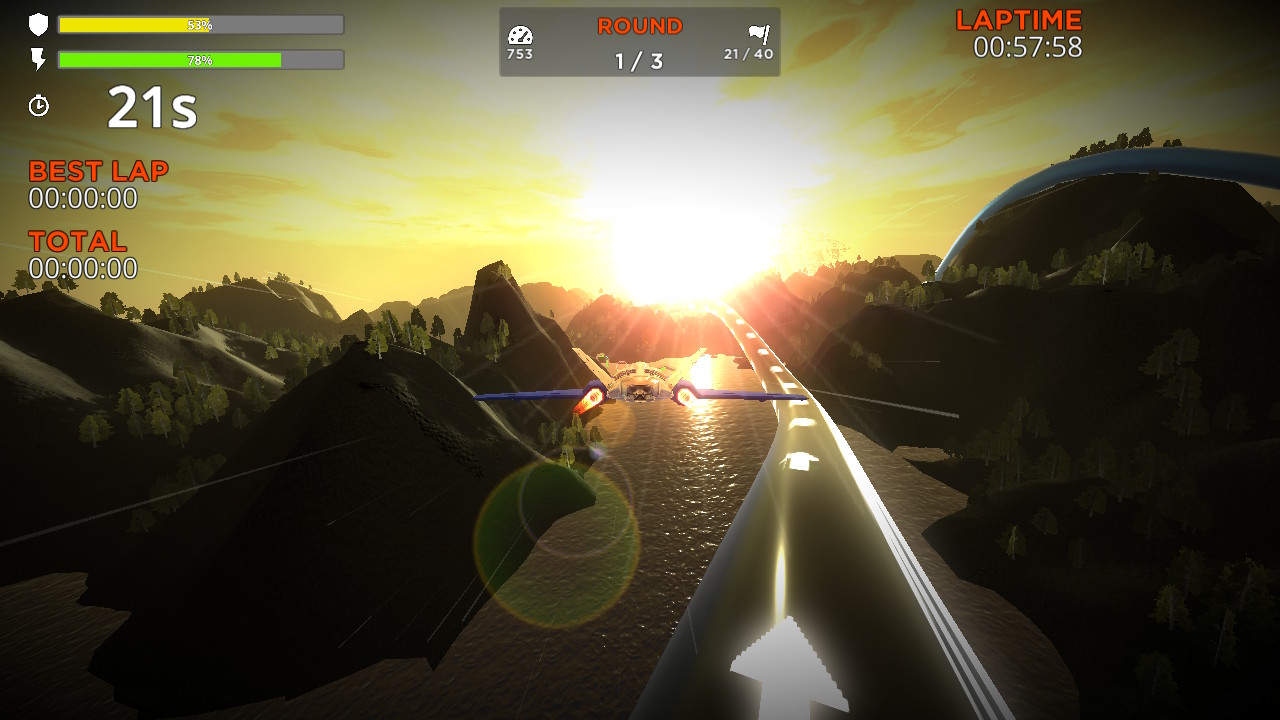The height and width of the screenshot is (720, 1280).
Task: Click the LAPTIME heading in the corner
Action: [1017, 18]
